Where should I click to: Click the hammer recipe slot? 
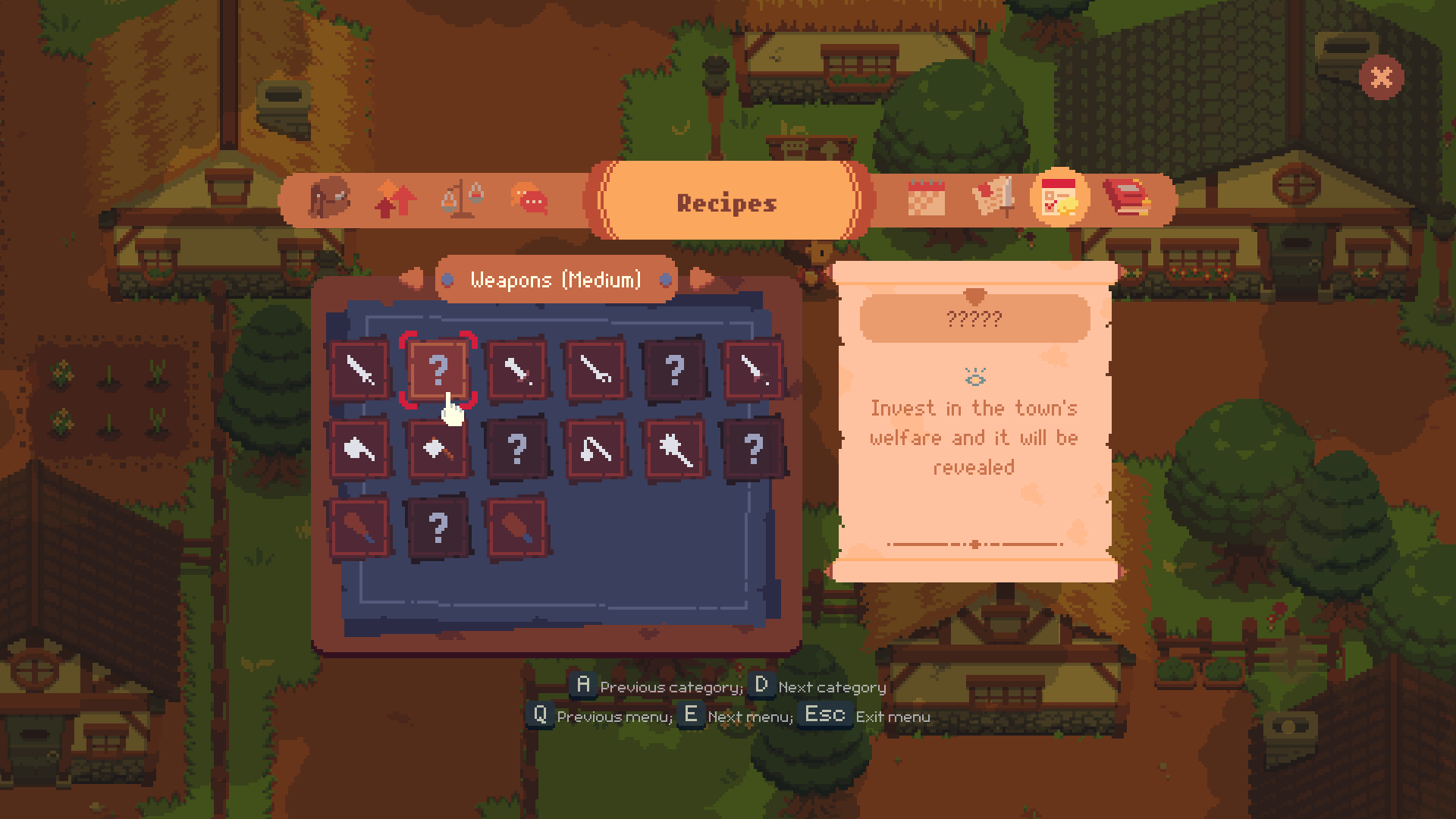(438, 447)
